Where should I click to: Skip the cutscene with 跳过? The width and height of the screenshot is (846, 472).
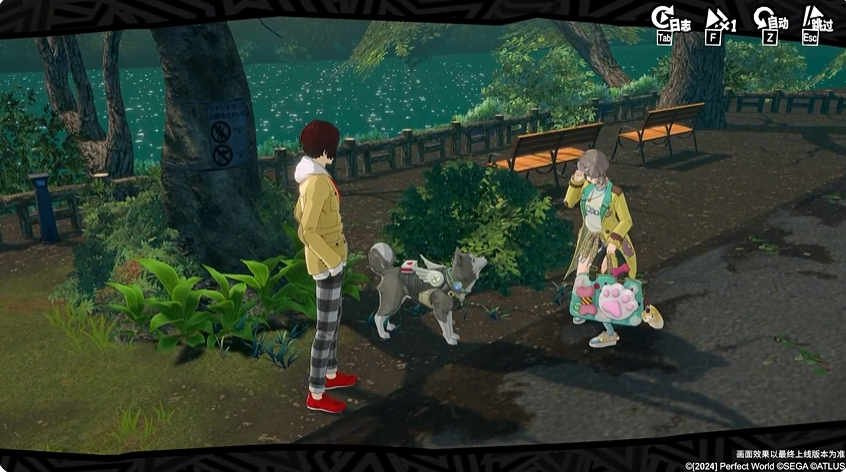pyautogui.click(x=816, y=22)
